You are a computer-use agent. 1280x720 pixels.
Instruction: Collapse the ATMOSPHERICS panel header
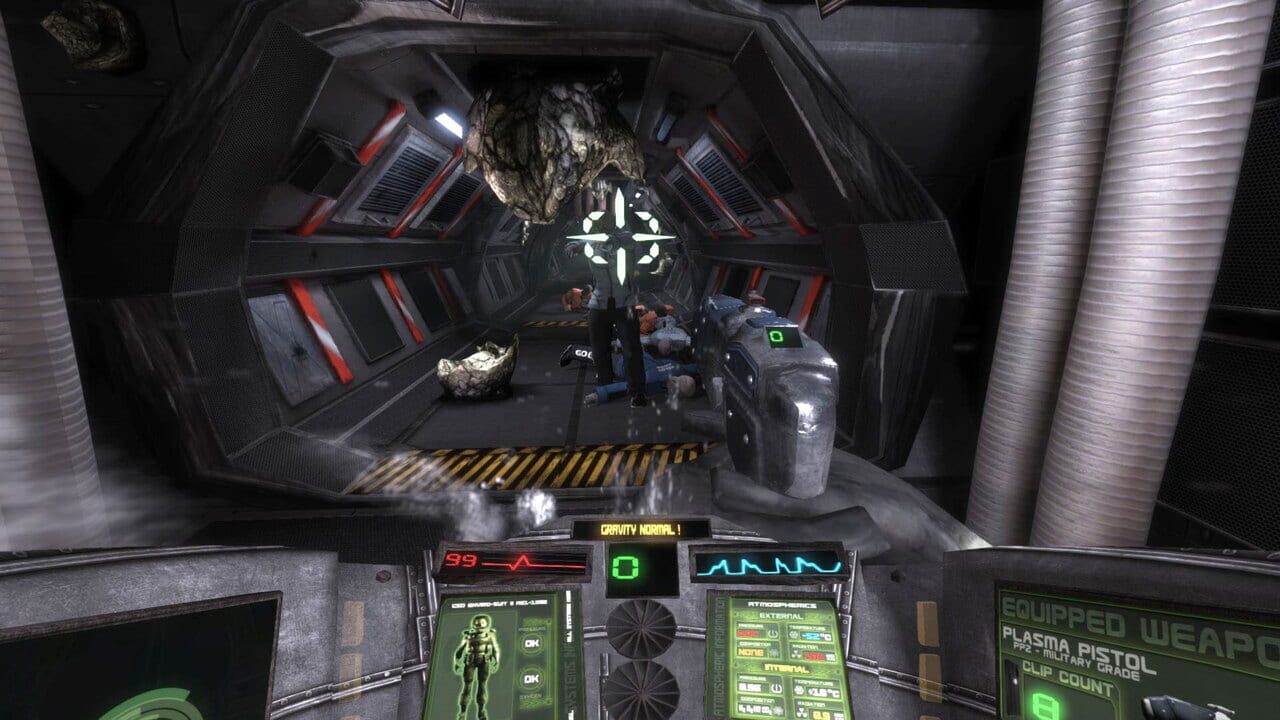[782, 605]
